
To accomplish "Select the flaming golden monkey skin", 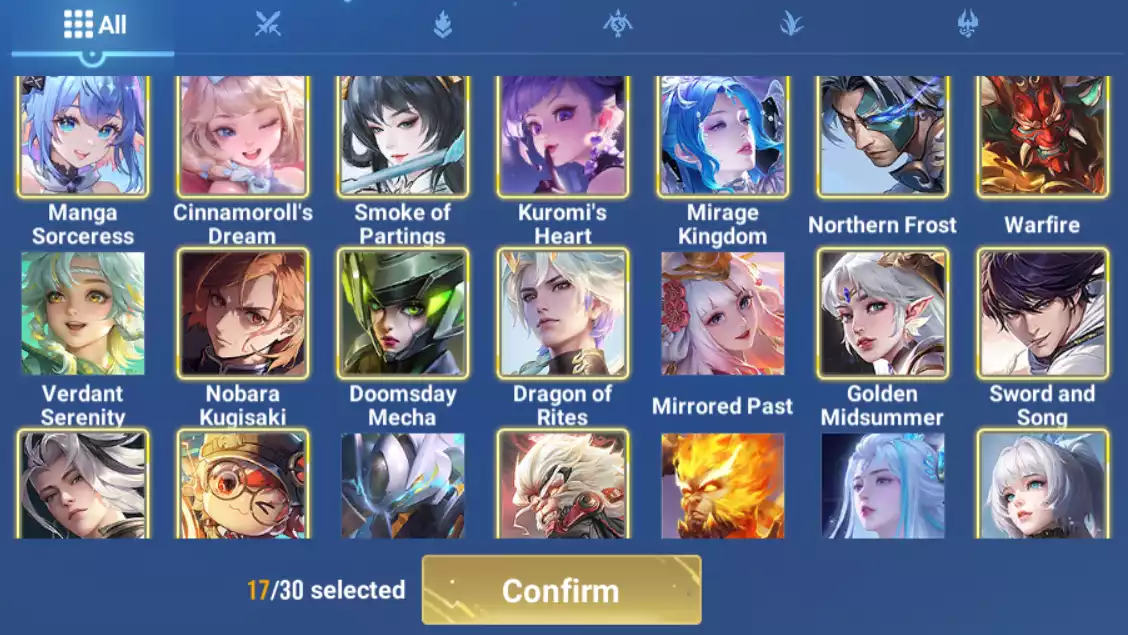I will pos(722,486).
